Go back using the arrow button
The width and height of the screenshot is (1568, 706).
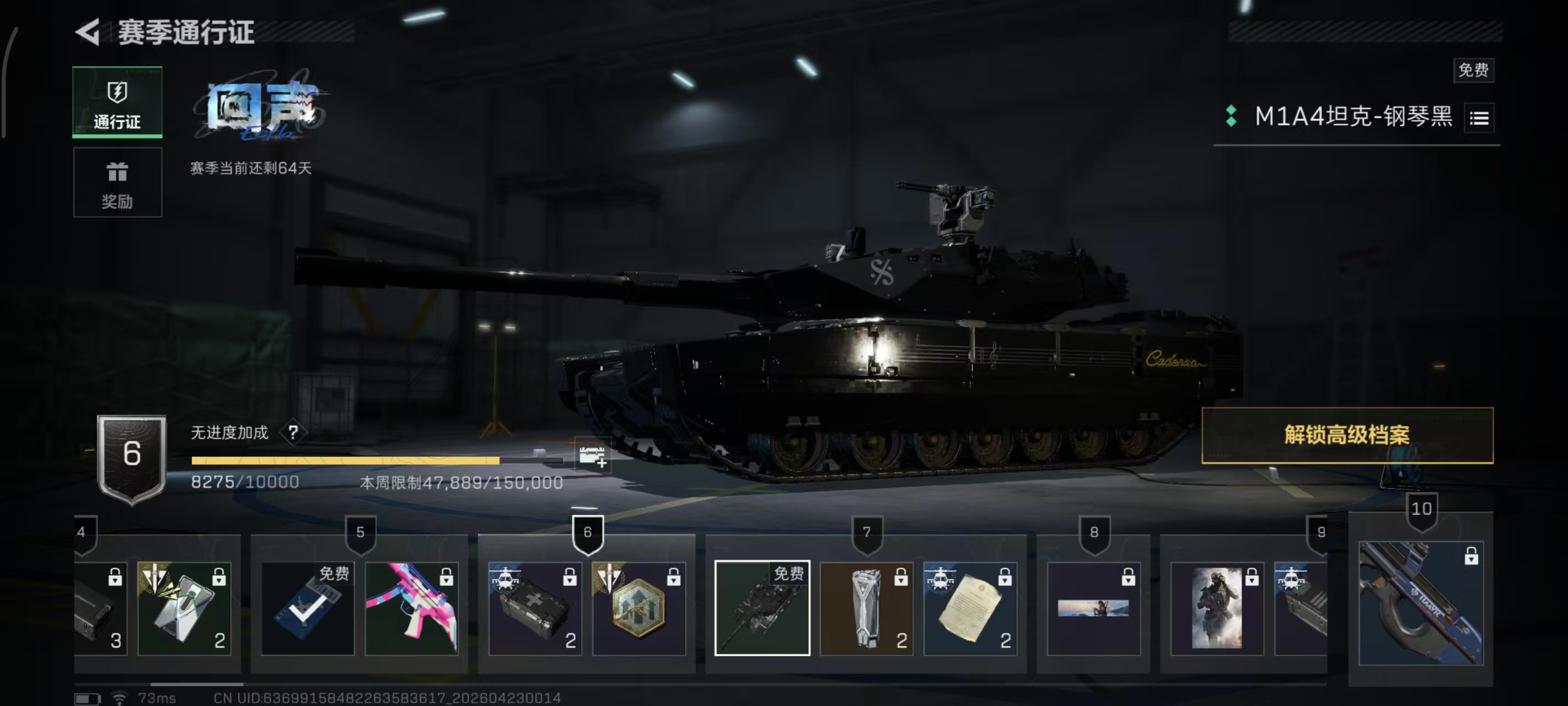[x=88, y=31]
